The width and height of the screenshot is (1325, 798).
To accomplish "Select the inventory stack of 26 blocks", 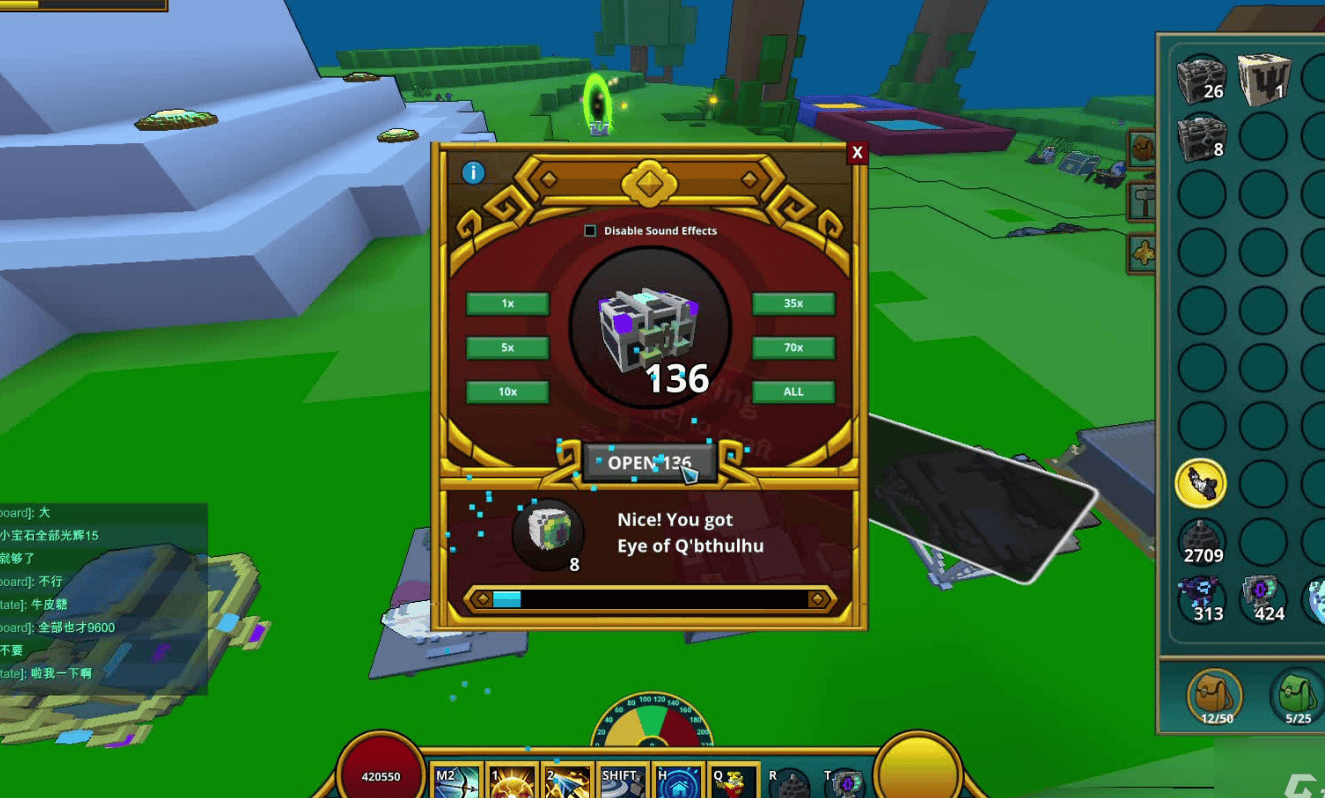I will tap(1201, 79).
